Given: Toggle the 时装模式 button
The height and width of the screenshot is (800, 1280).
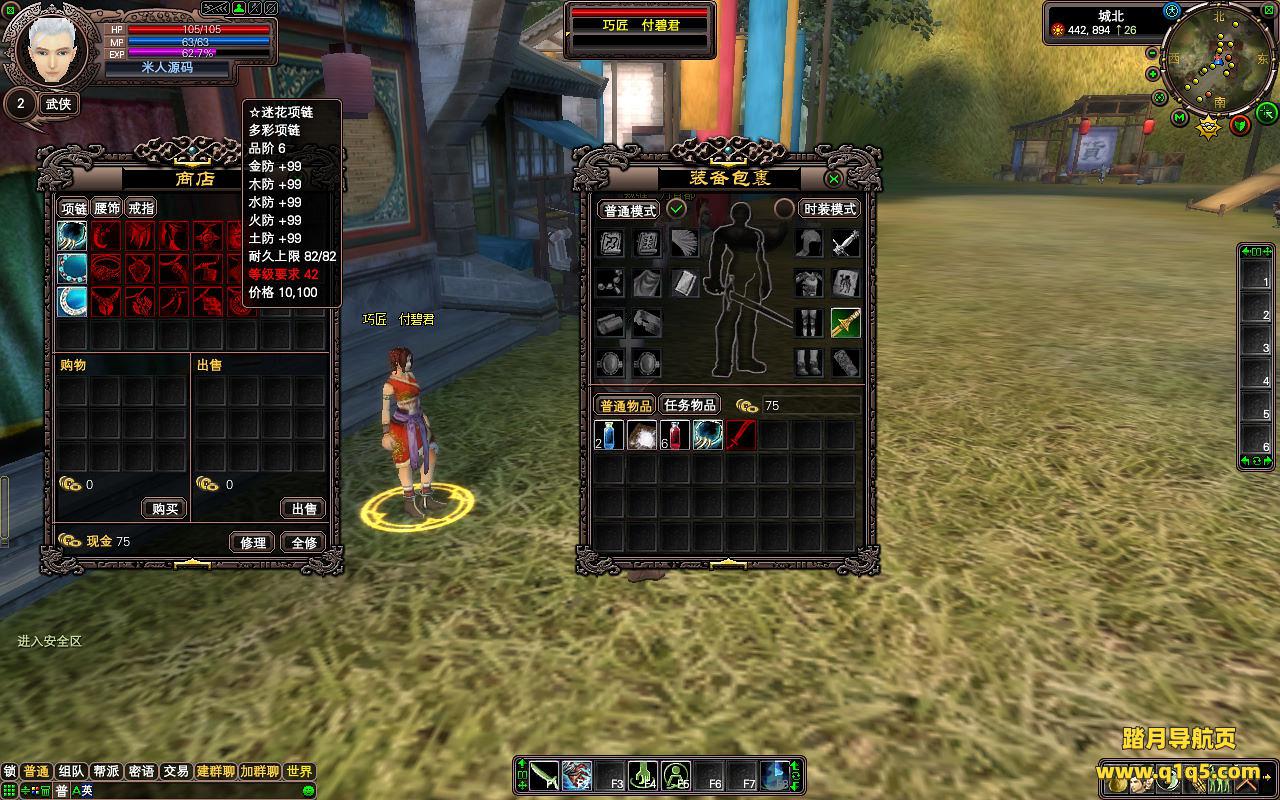Looking at the screenshot, I should click(x=830, y=209).
